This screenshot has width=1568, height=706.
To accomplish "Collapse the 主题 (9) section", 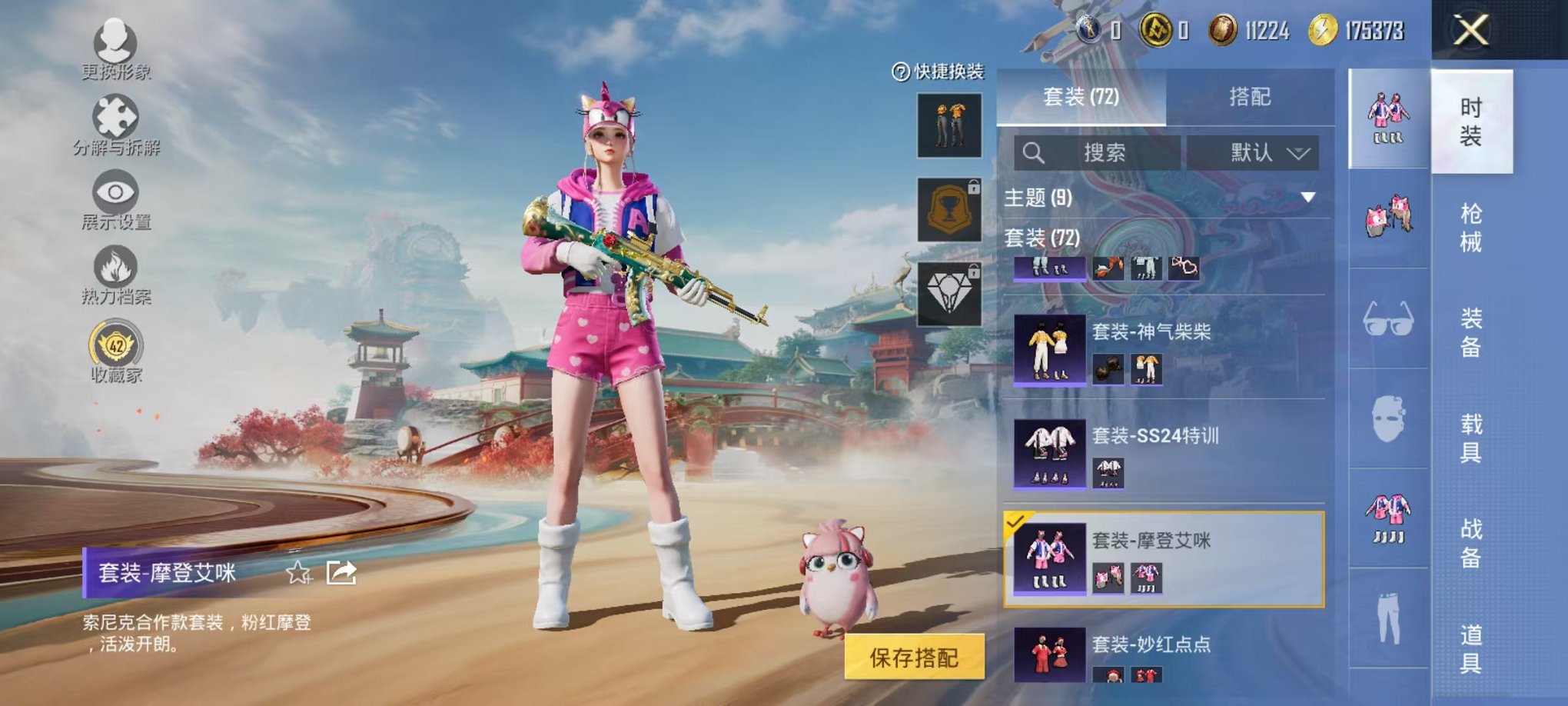I will pyautogui.click(x=1307, y=198).
